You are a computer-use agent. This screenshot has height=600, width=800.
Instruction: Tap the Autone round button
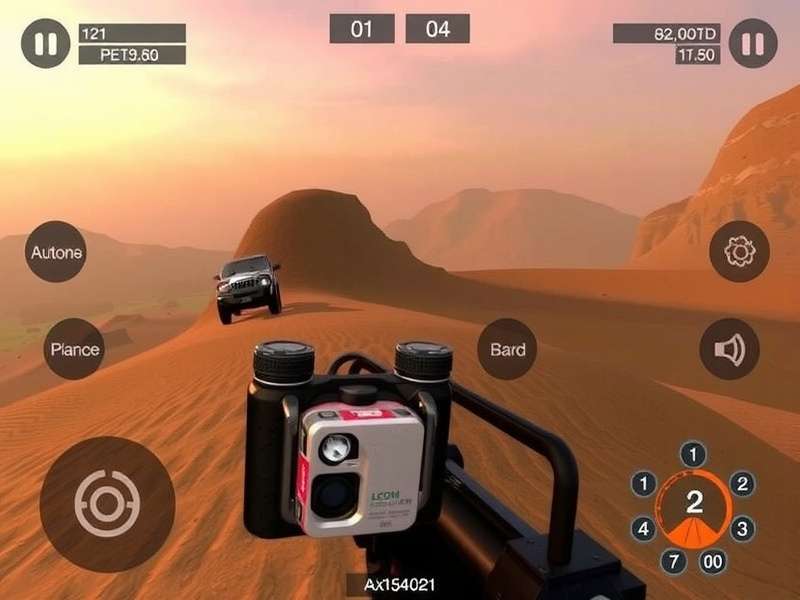[56, 251]
